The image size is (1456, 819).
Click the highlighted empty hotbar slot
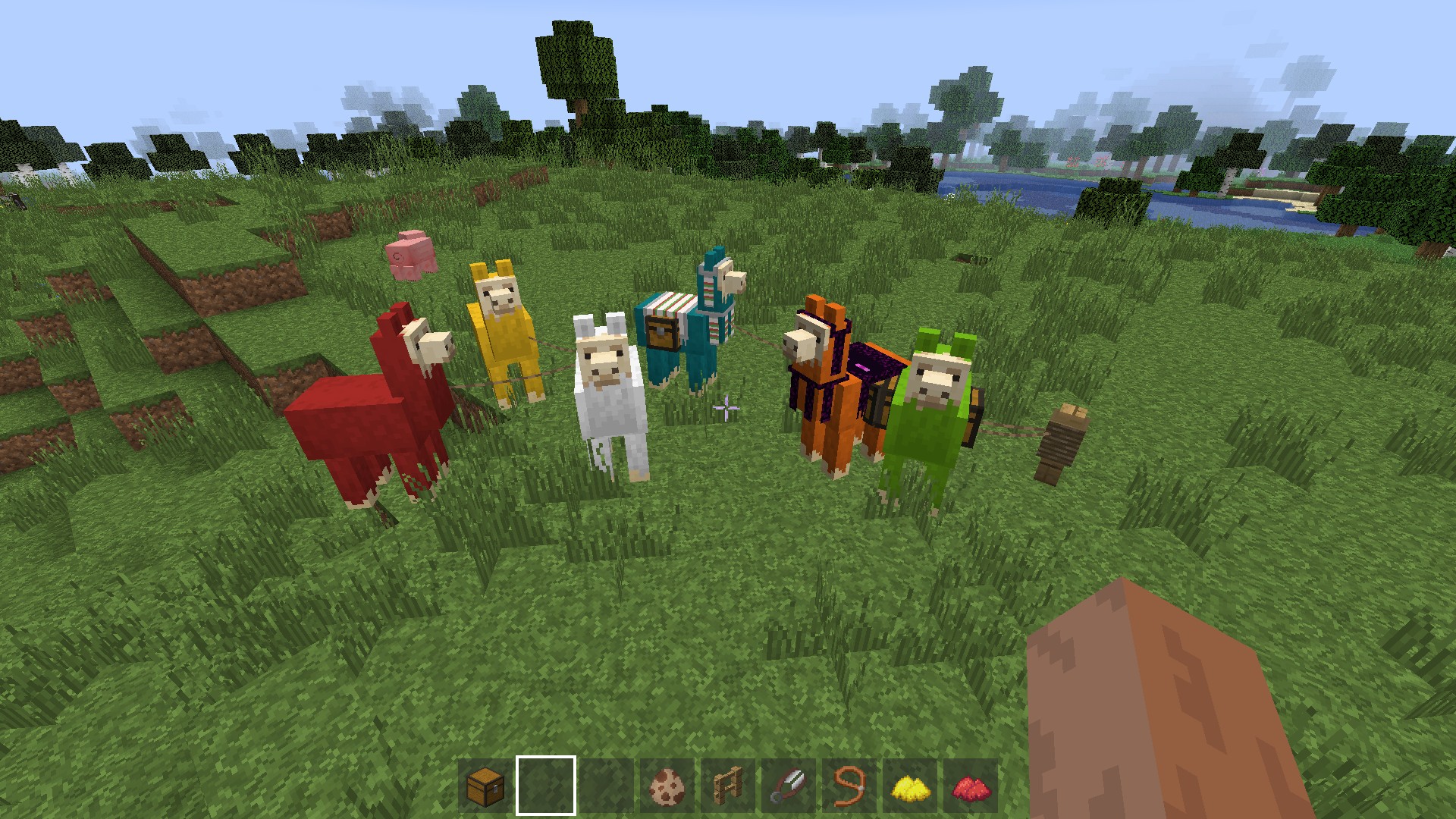[546, 786]
